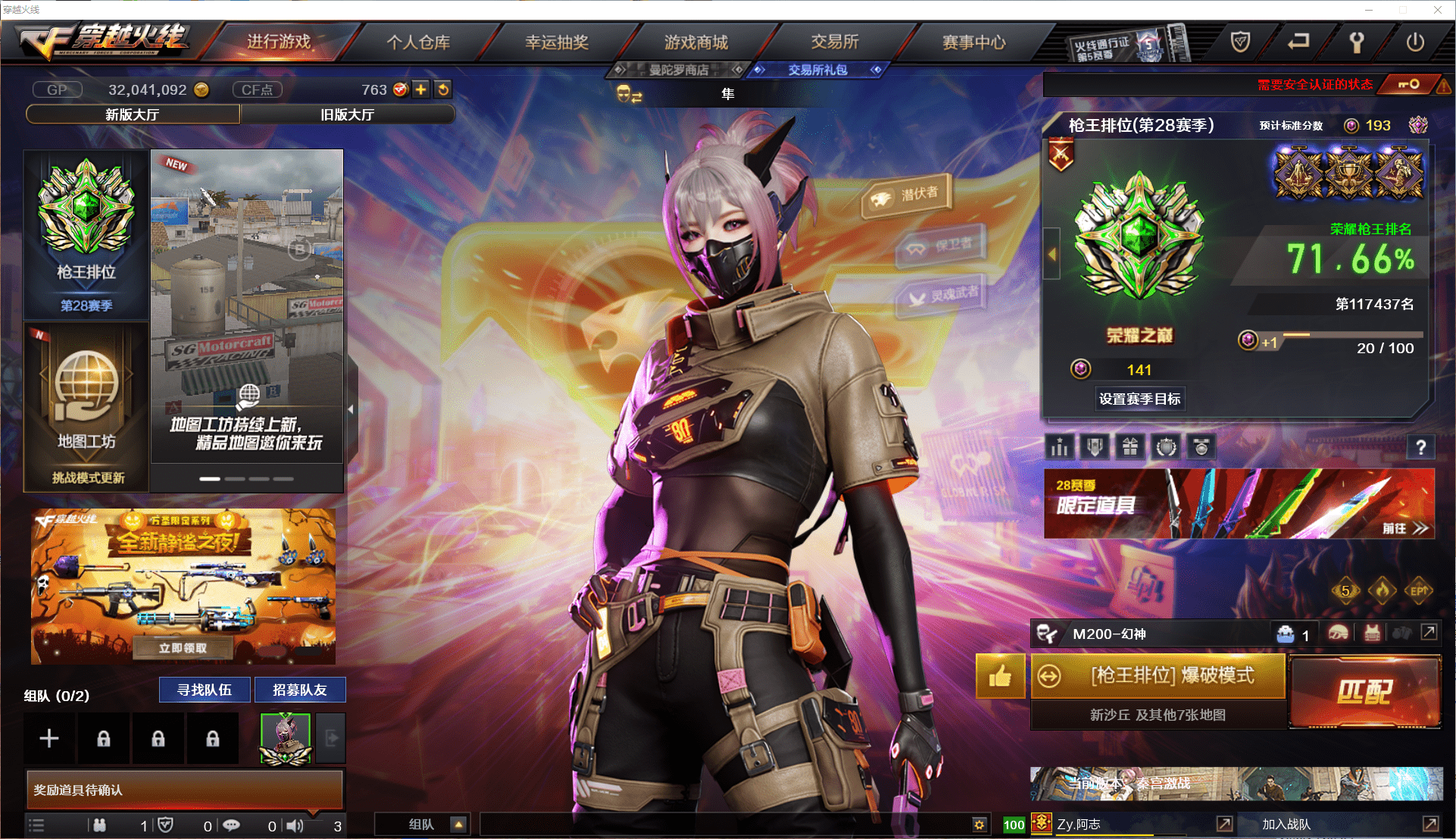The width and height of the screenshot is (1456, 839).
Task: Switch to 旧版大厅 lobby view
Action: [x=347, y=114]
